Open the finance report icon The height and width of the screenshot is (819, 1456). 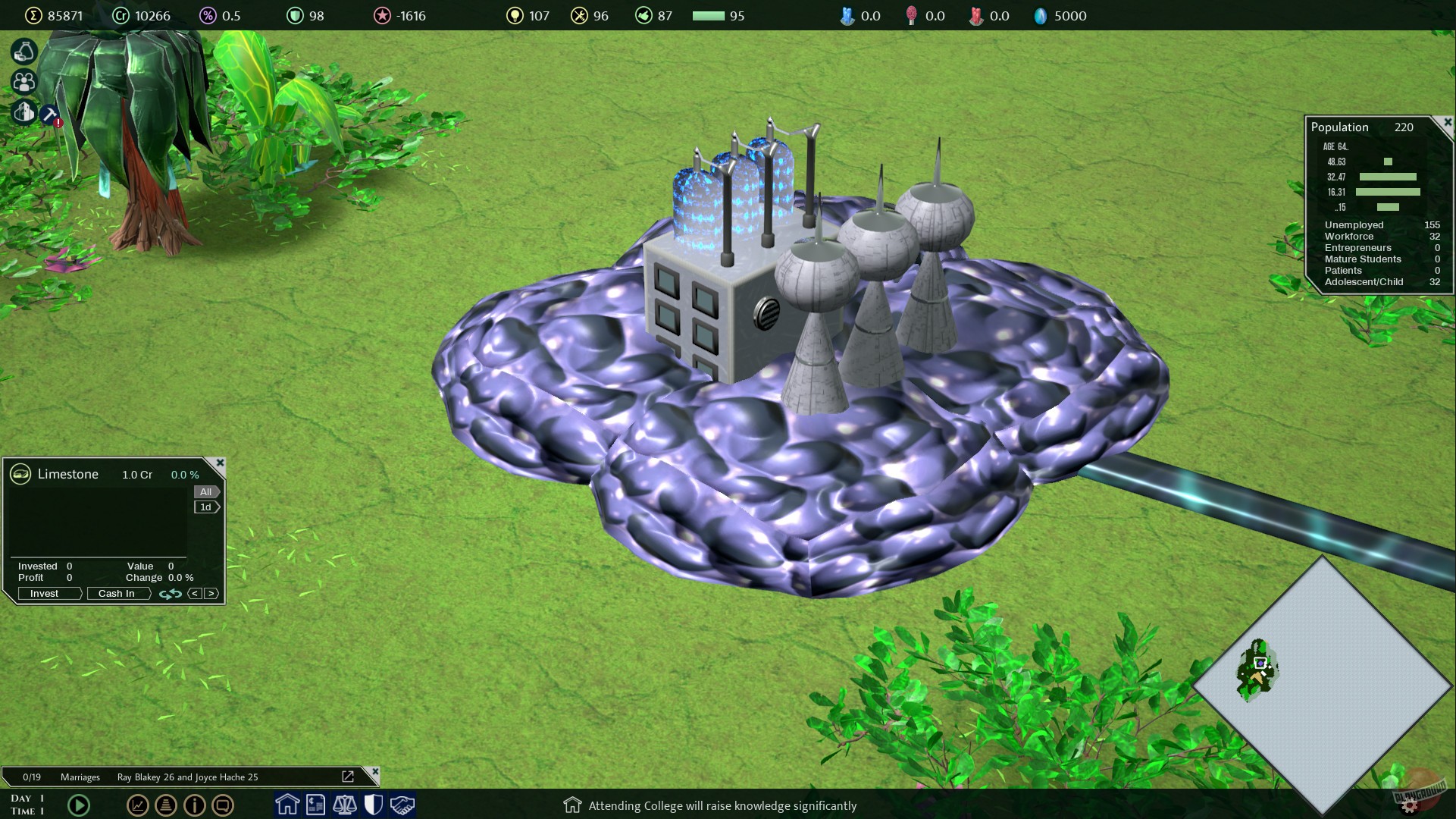point(316,805)
